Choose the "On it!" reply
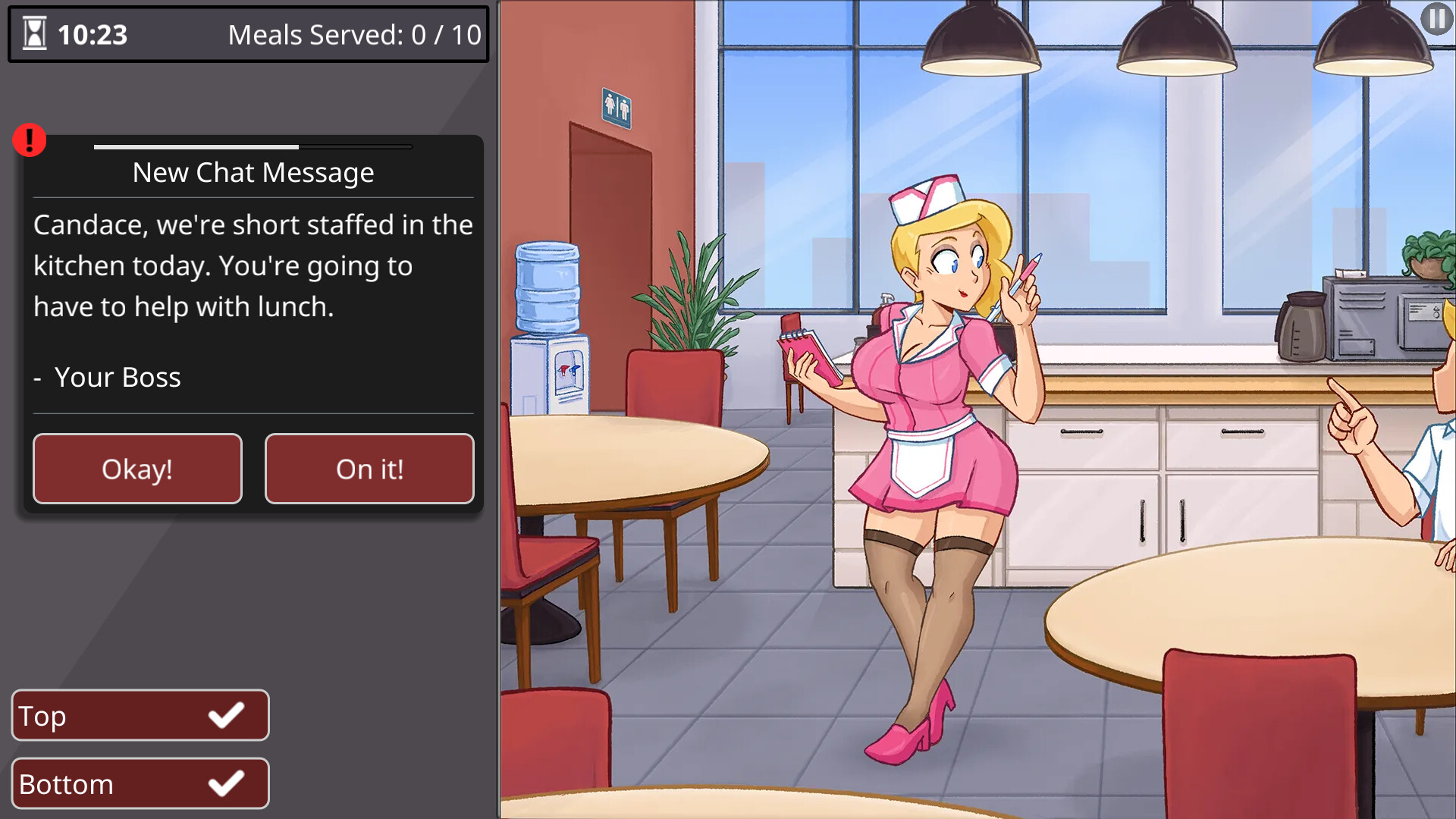This screenshot has width=1456, height=819. 369,469
